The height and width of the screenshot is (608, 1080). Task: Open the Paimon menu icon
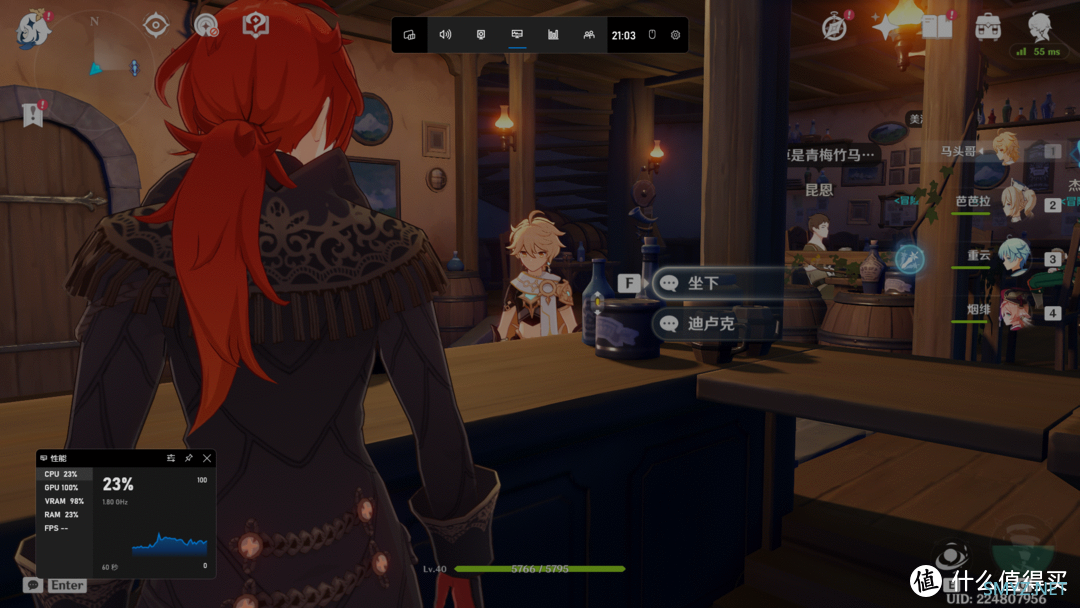31,28
